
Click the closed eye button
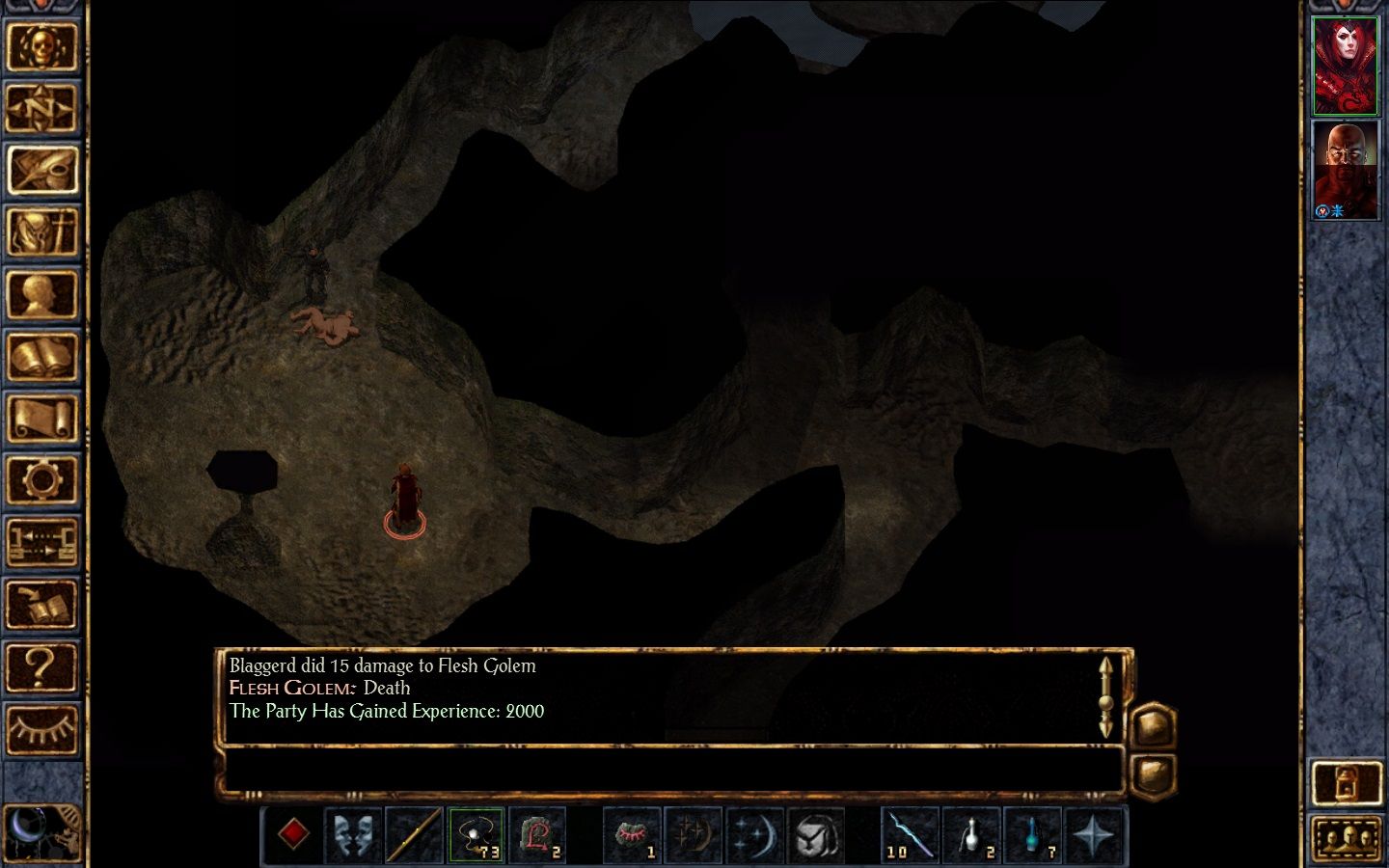coord(41,728)
